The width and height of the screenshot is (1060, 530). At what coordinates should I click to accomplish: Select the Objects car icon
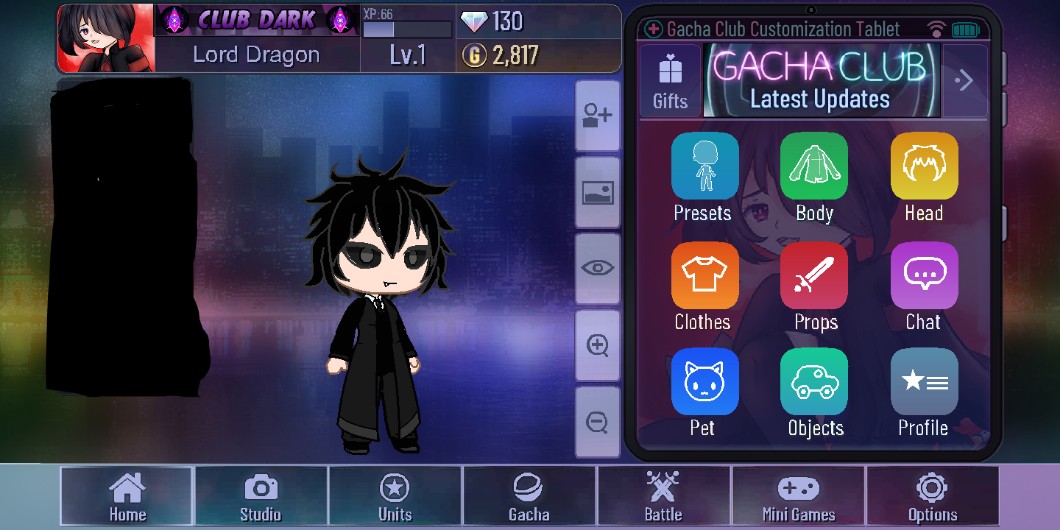[x=814, y=382]
